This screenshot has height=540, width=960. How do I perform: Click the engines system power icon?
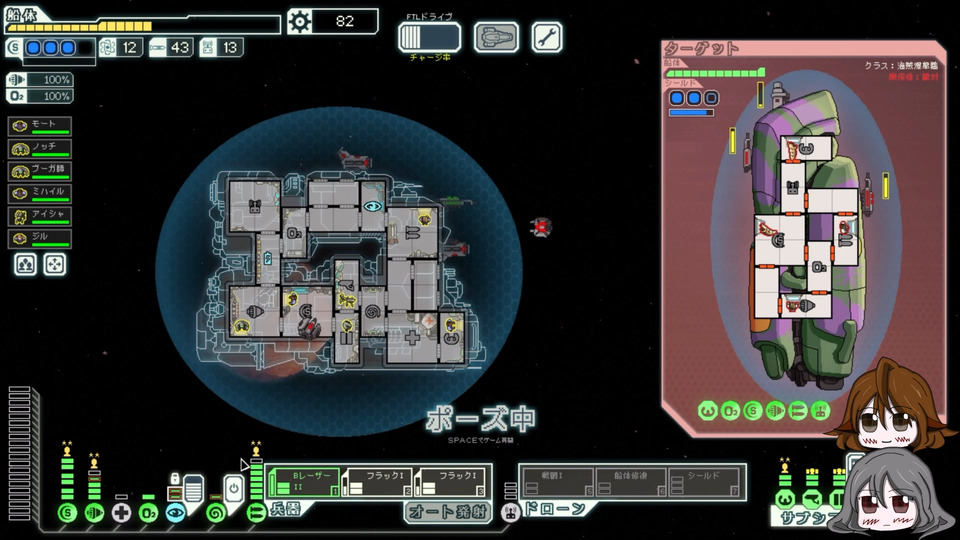pos(94,513)
